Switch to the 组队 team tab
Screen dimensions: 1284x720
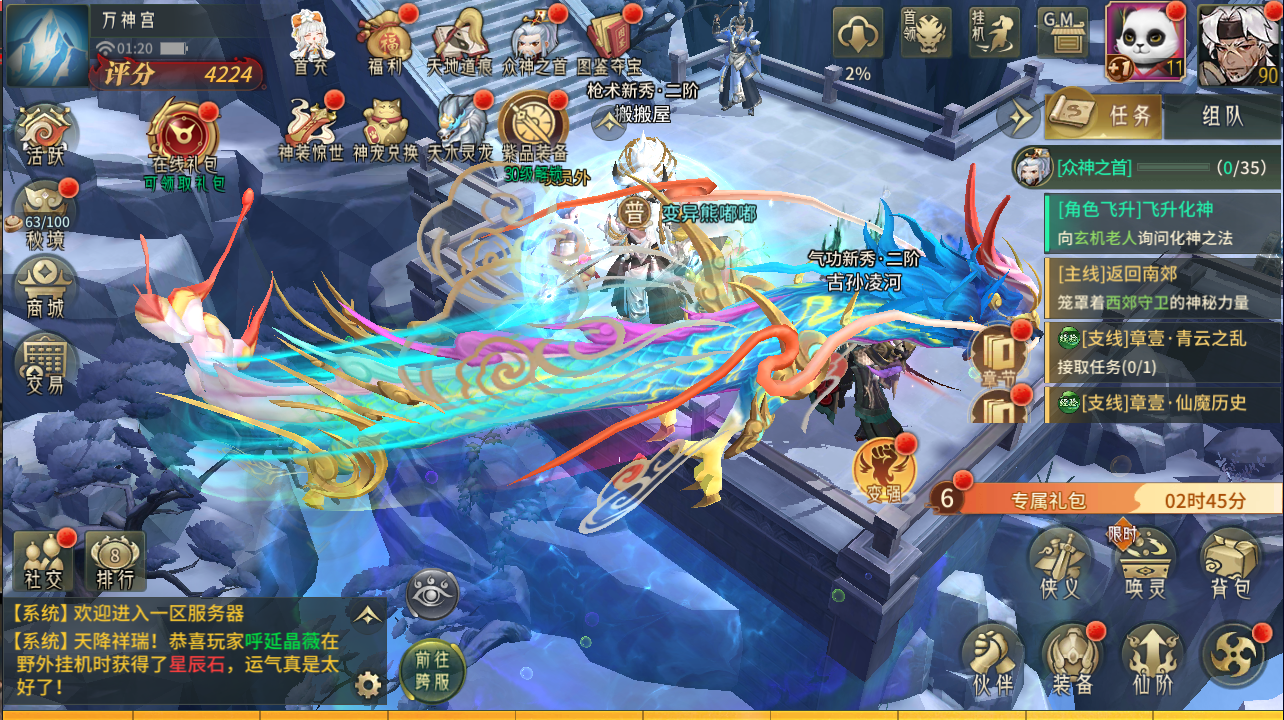click(1221, 116)
